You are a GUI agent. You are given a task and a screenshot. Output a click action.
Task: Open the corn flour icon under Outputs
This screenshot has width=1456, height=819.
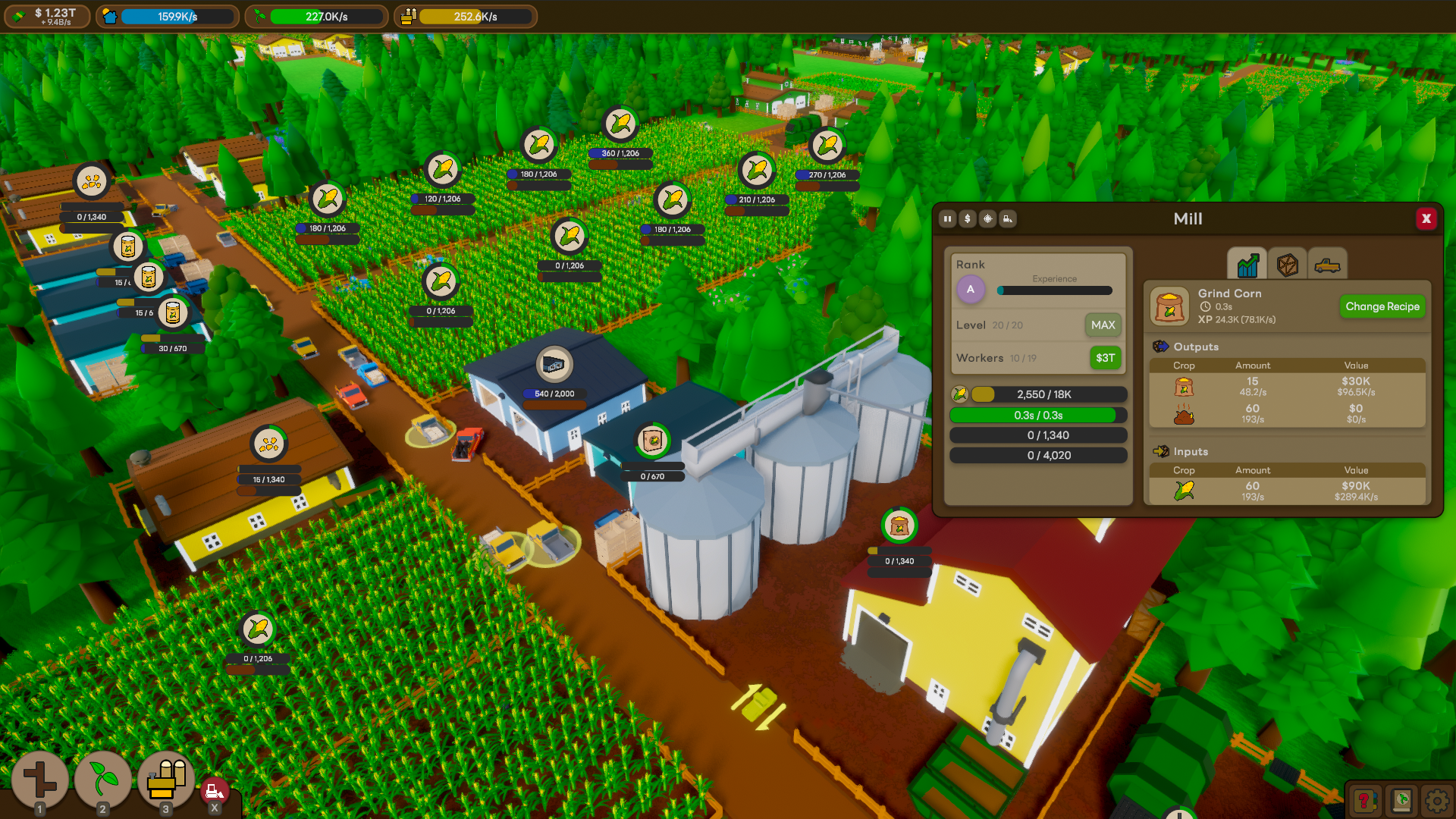tap(1185, 387)
